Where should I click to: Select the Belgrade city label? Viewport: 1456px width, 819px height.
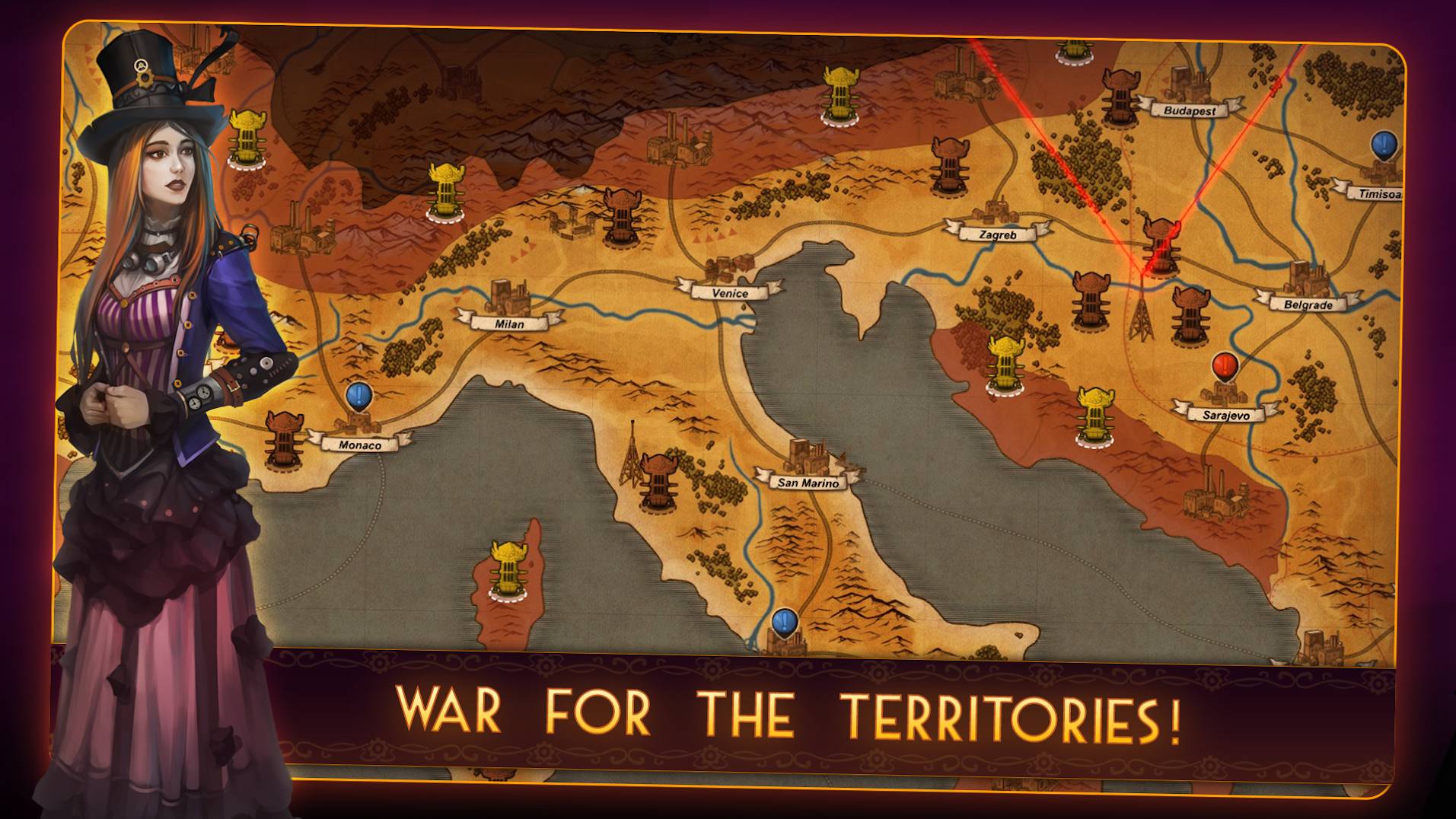click(x=1308, y=304)
